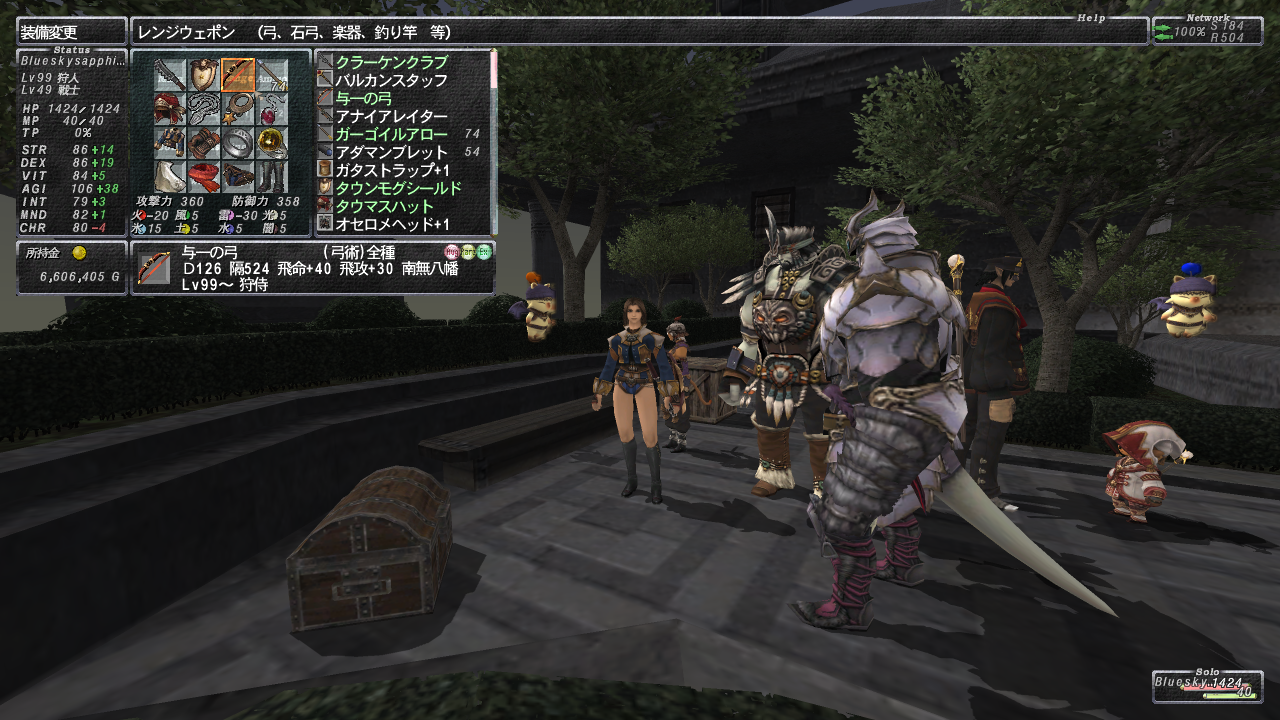Choose タウンモグシールド in the list

(398, 188)
